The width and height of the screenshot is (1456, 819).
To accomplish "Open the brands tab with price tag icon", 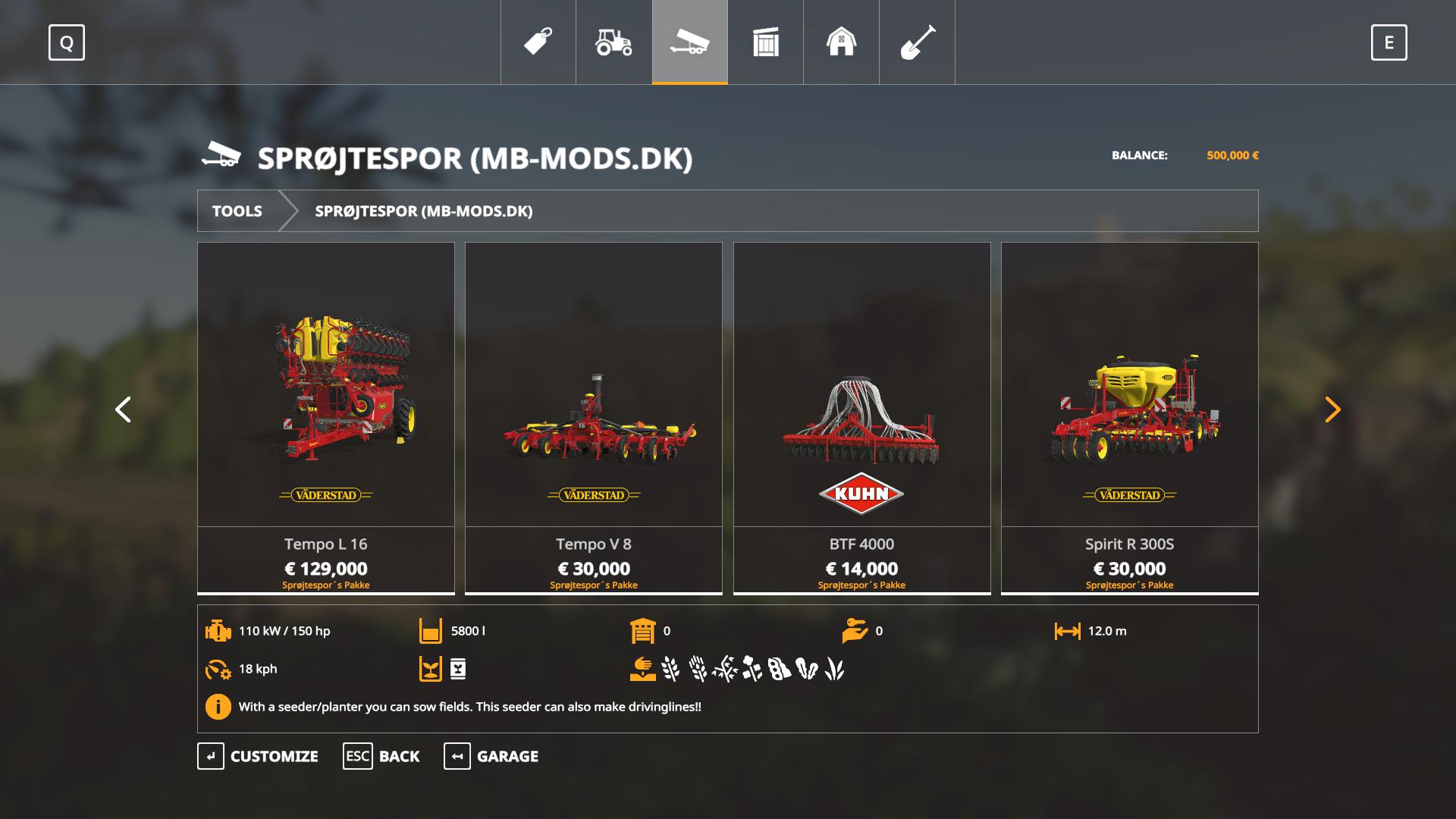I will pos(538,42).
